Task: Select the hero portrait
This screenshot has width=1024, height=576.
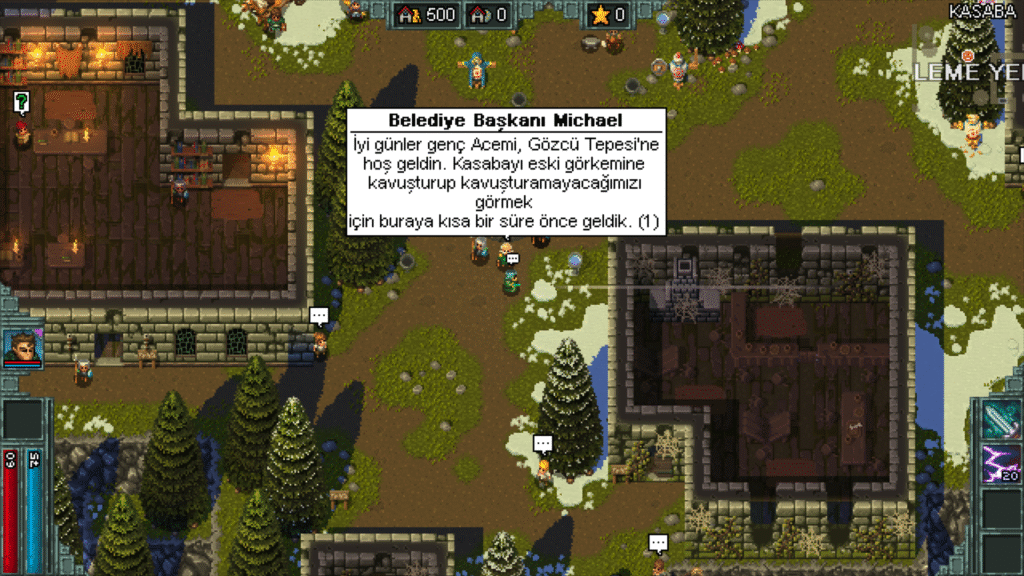Action: point(22,347)
